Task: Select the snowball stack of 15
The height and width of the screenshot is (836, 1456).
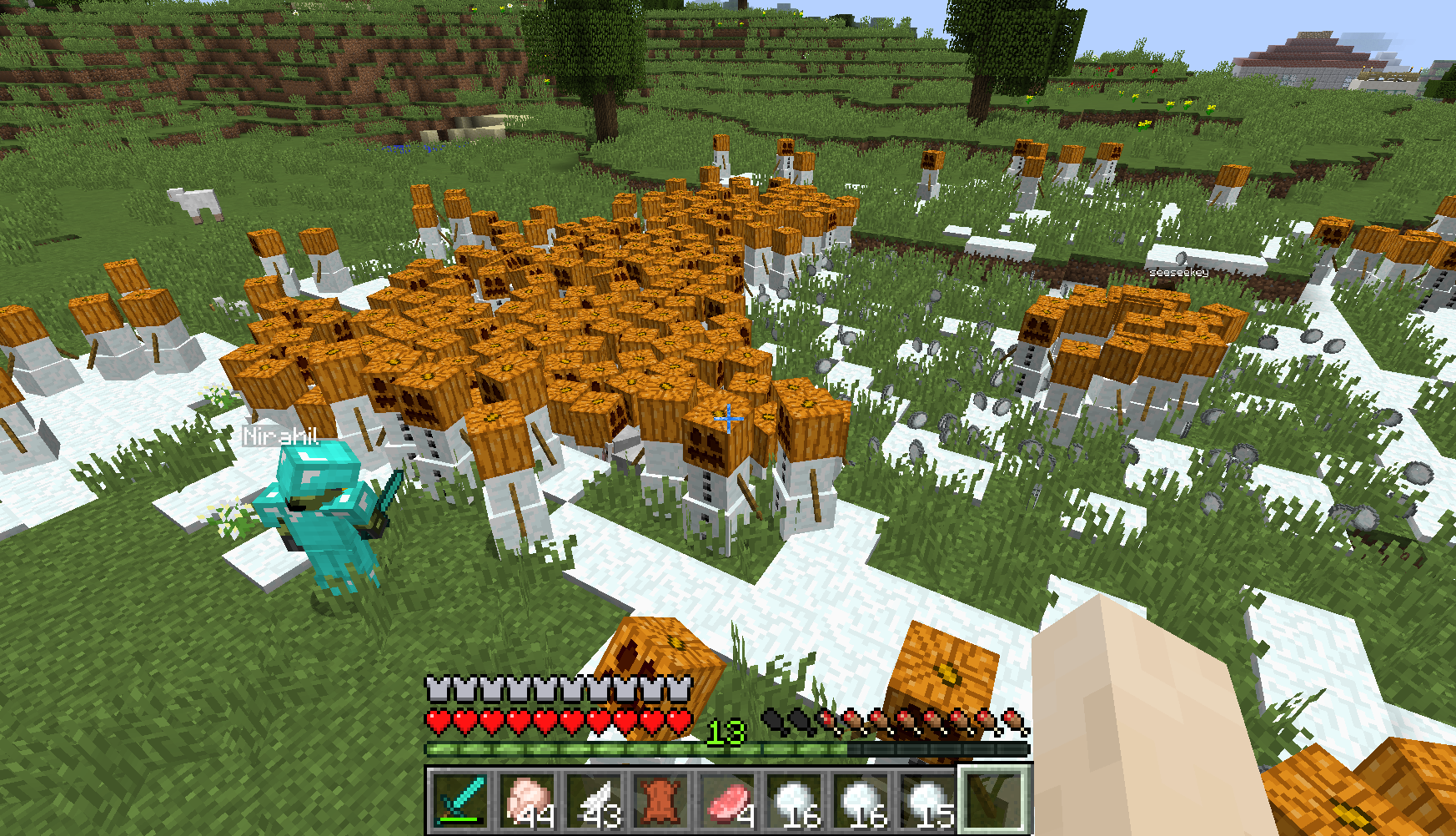Action: point(928,799)
